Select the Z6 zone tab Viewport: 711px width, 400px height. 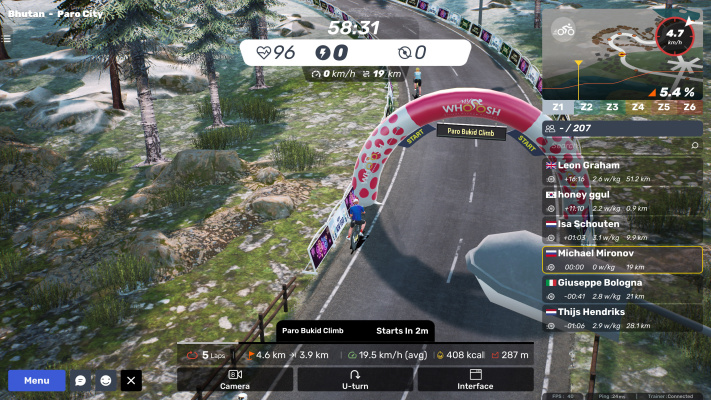pyautogui.click(x=690, y=107)
